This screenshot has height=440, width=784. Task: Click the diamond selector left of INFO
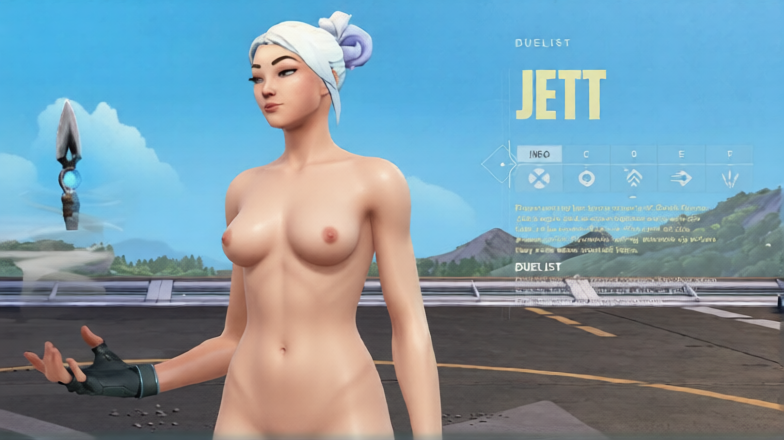[x=497, y=165]
